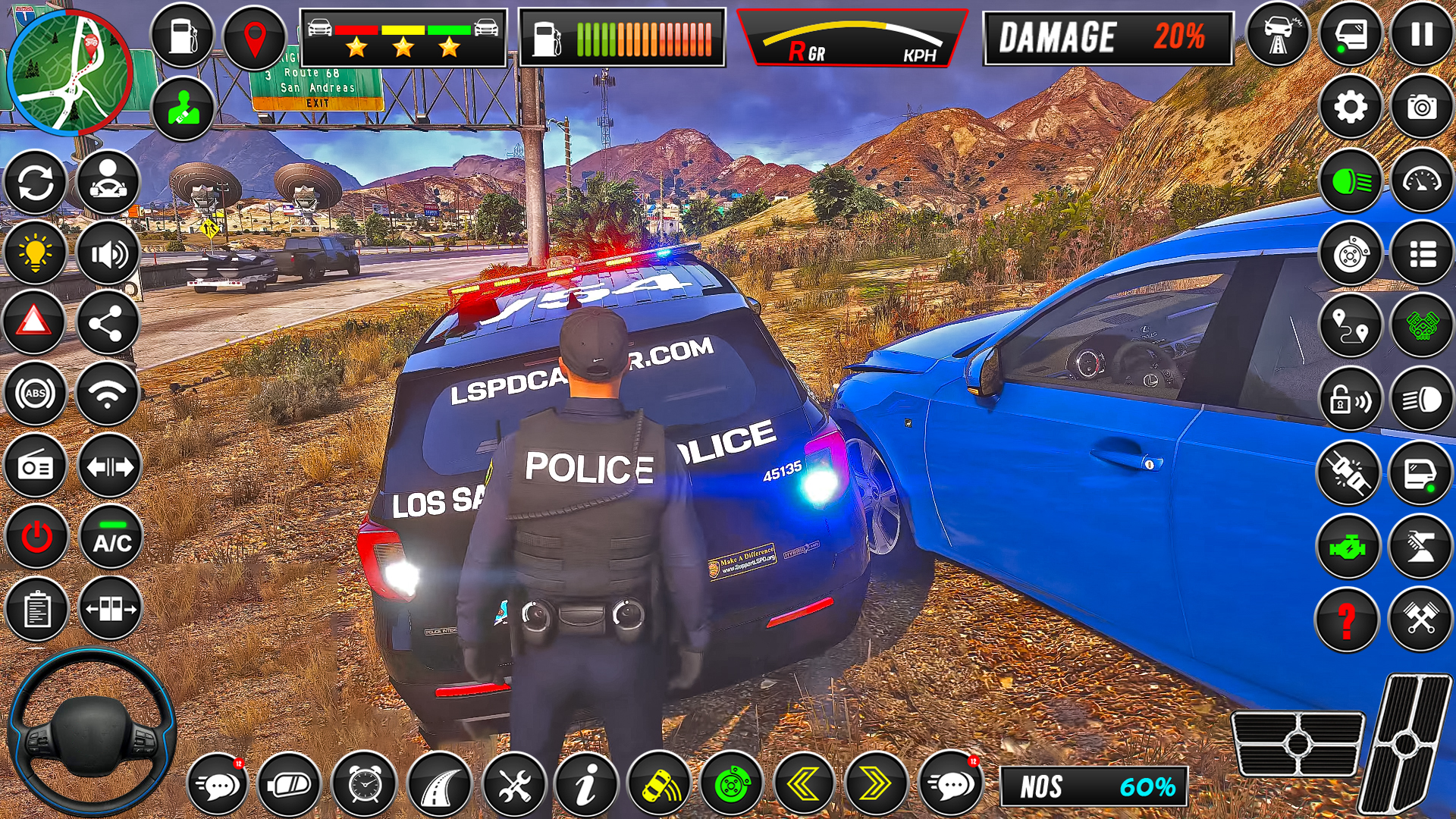Viewport: 1456px width, 819px height.
Task: Toggle the ABS button
Action: 35,394
